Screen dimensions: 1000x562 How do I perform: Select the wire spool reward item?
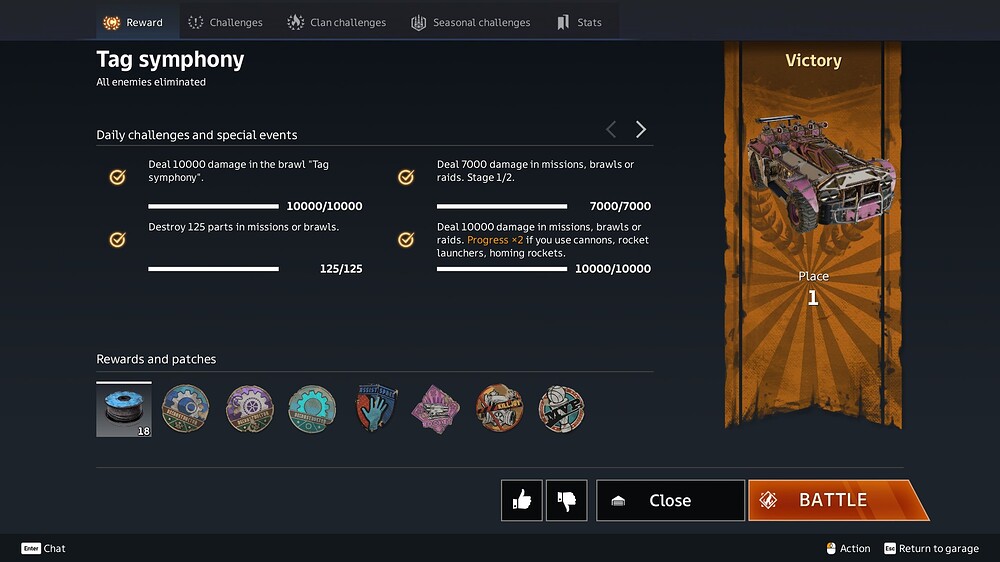124,410
